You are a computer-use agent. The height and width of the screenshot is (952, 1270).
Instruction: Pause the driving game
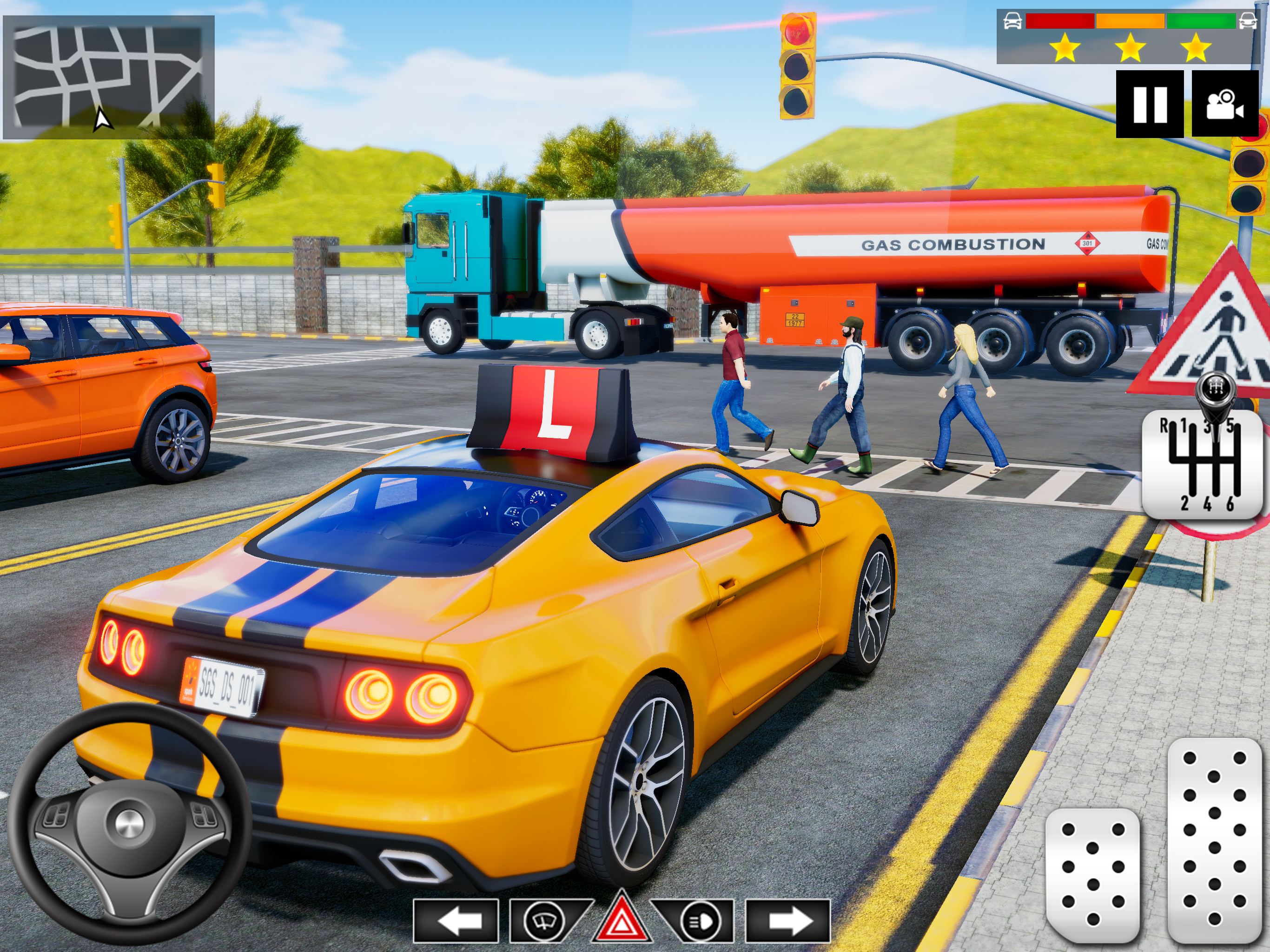click(1150, 104)
